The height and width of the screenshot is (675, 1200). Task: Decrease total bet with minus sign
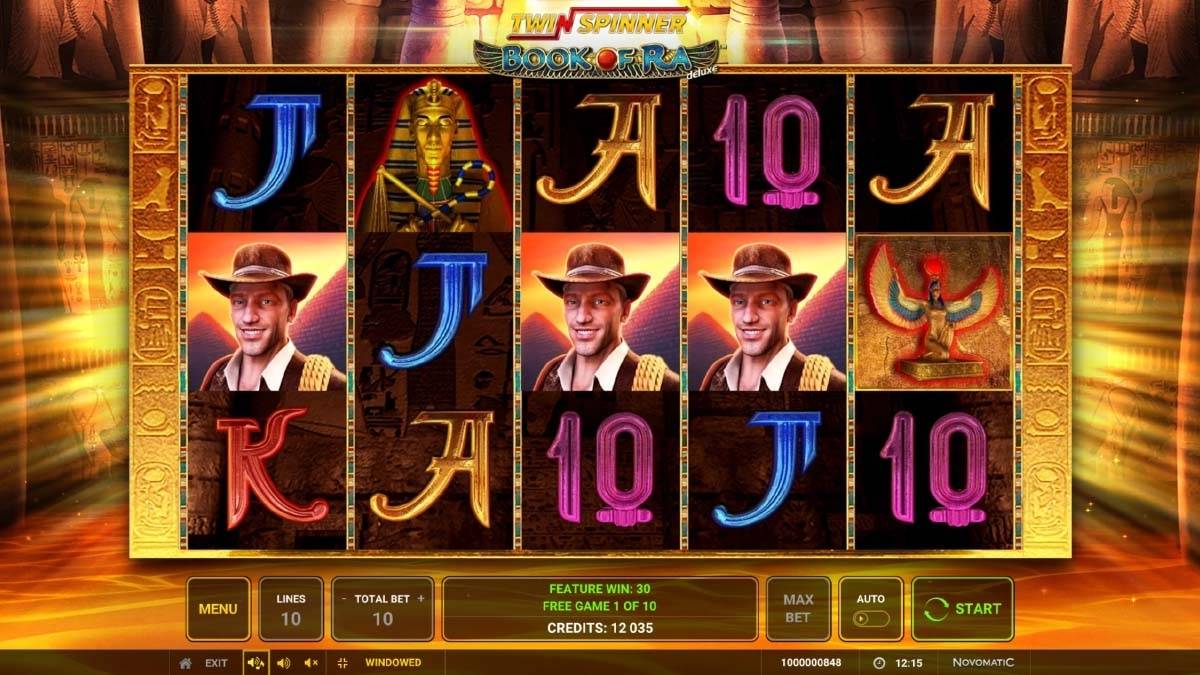click(345, 599)
